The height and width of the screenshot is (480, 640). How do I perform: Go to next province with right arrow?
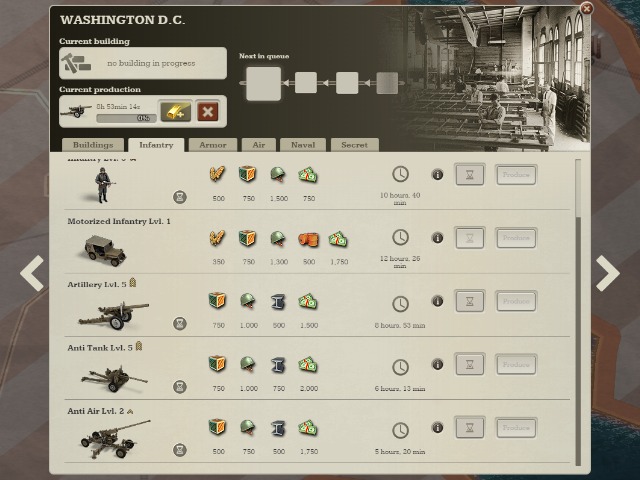607,273
